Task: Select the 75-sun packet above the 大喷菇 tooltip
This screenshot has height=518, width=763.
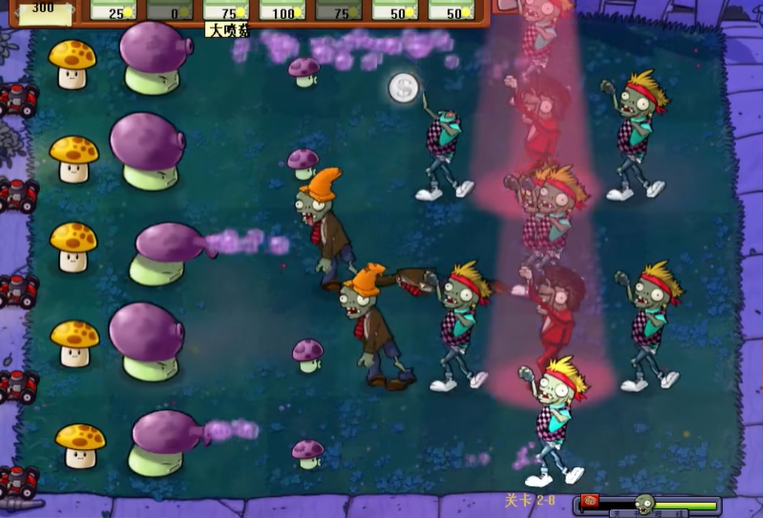Action: point(226,10)
